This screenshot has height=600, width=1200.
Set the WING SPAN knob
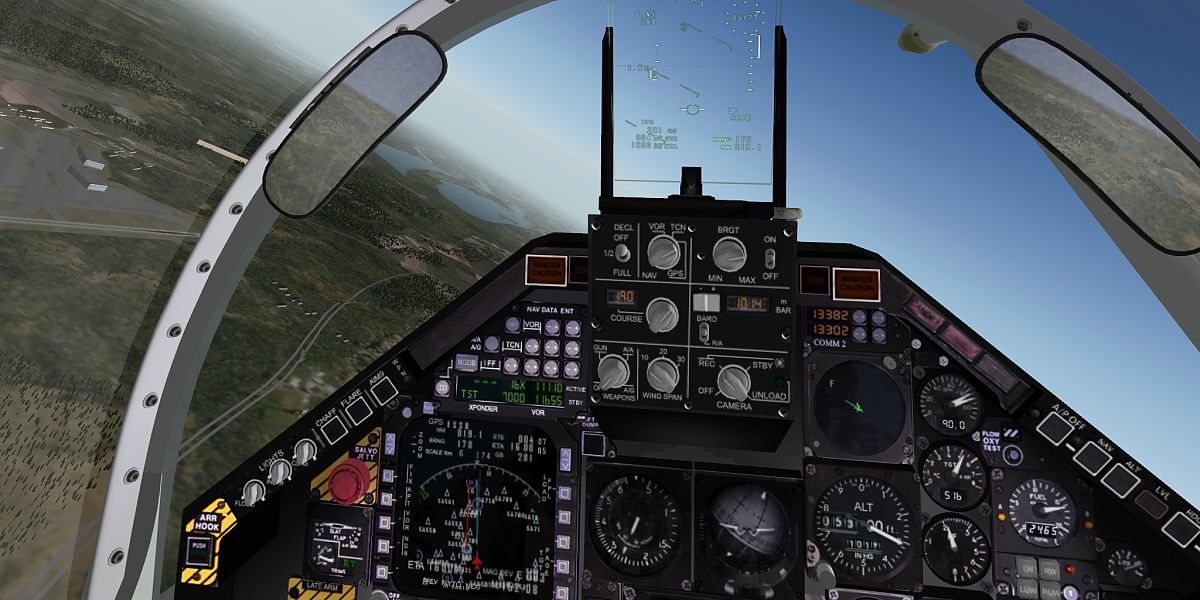click(661, 374)
